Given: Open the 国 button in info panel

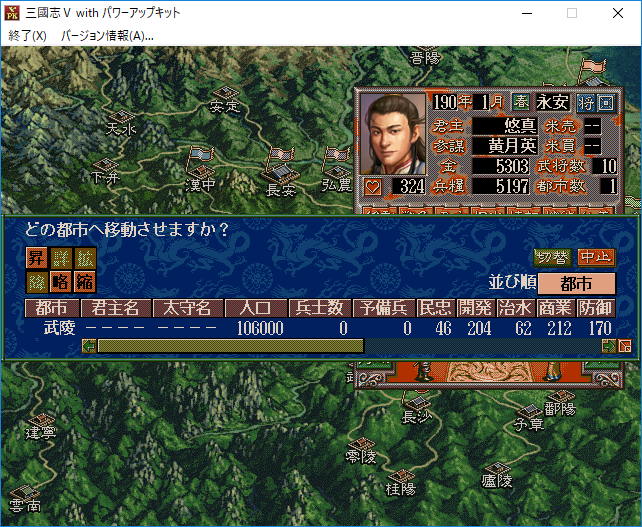Looking at the screenshot, I should click(x=605, y=102).
